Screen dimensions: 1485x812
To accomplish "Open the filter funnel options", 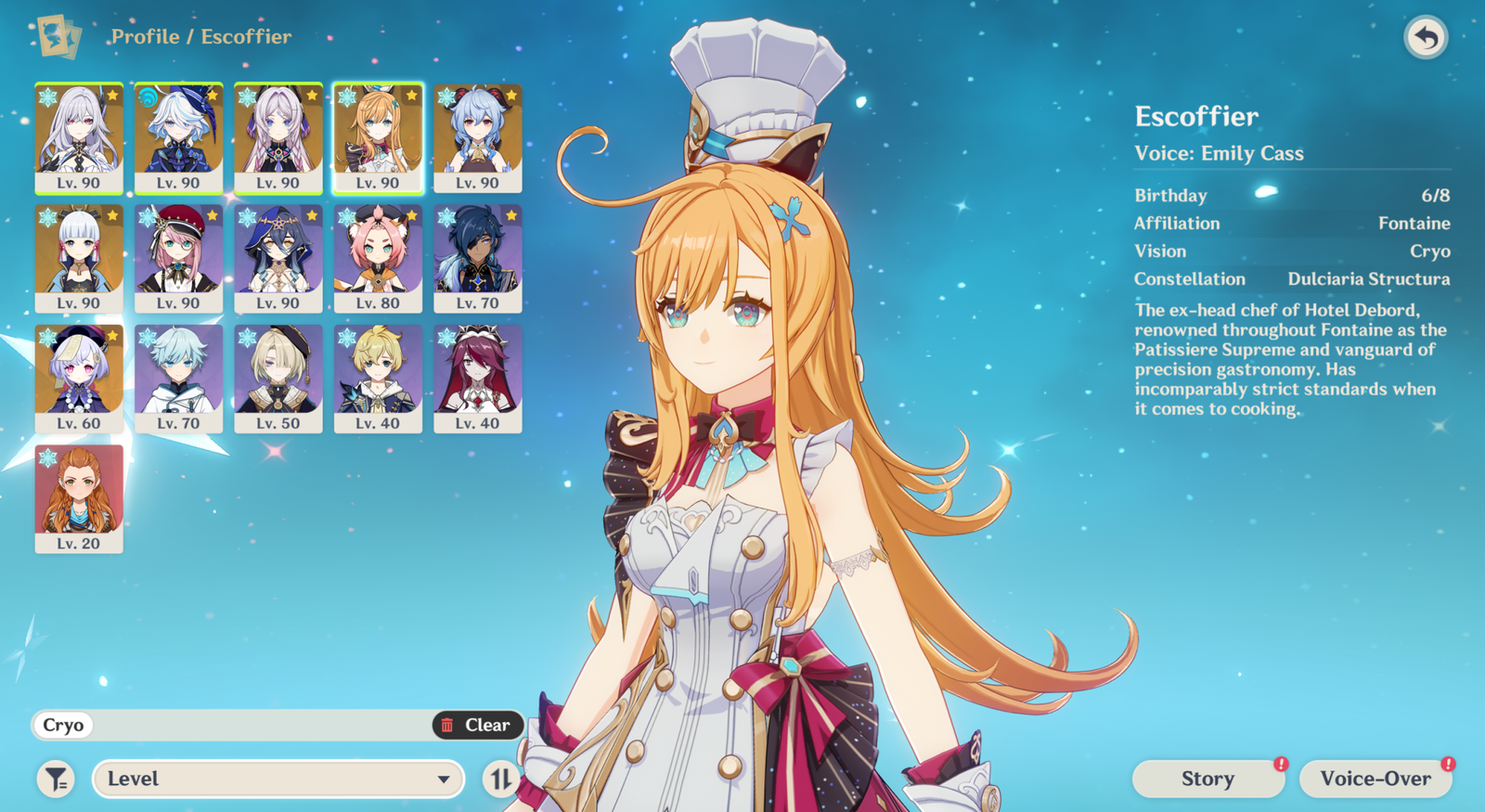I will [x=57, y=780].
